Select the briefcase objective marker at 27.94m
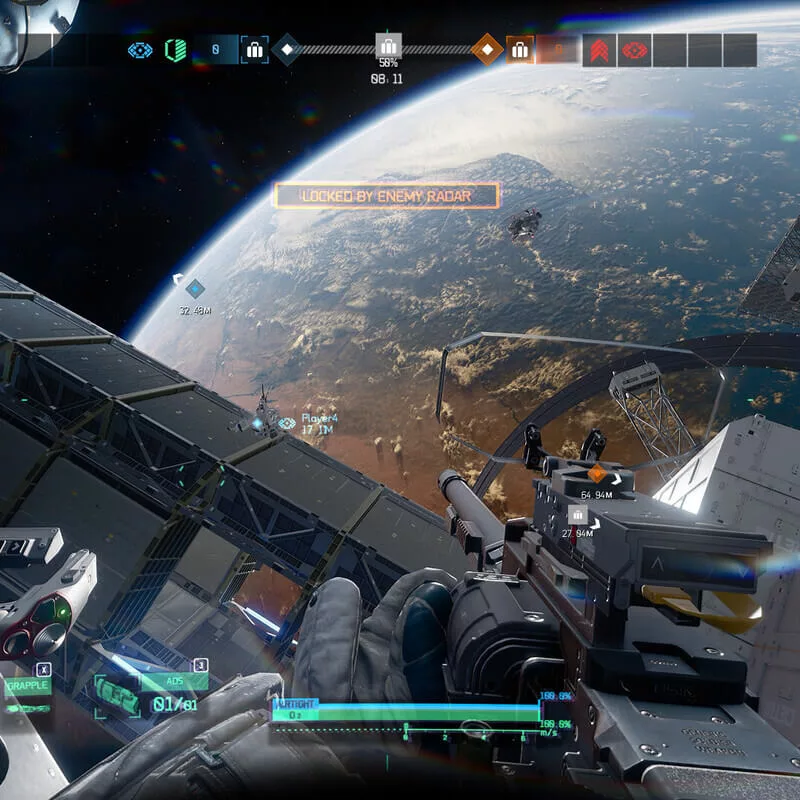Image resolution: width=800 pixels, height=800 pixels. point(577,514)
